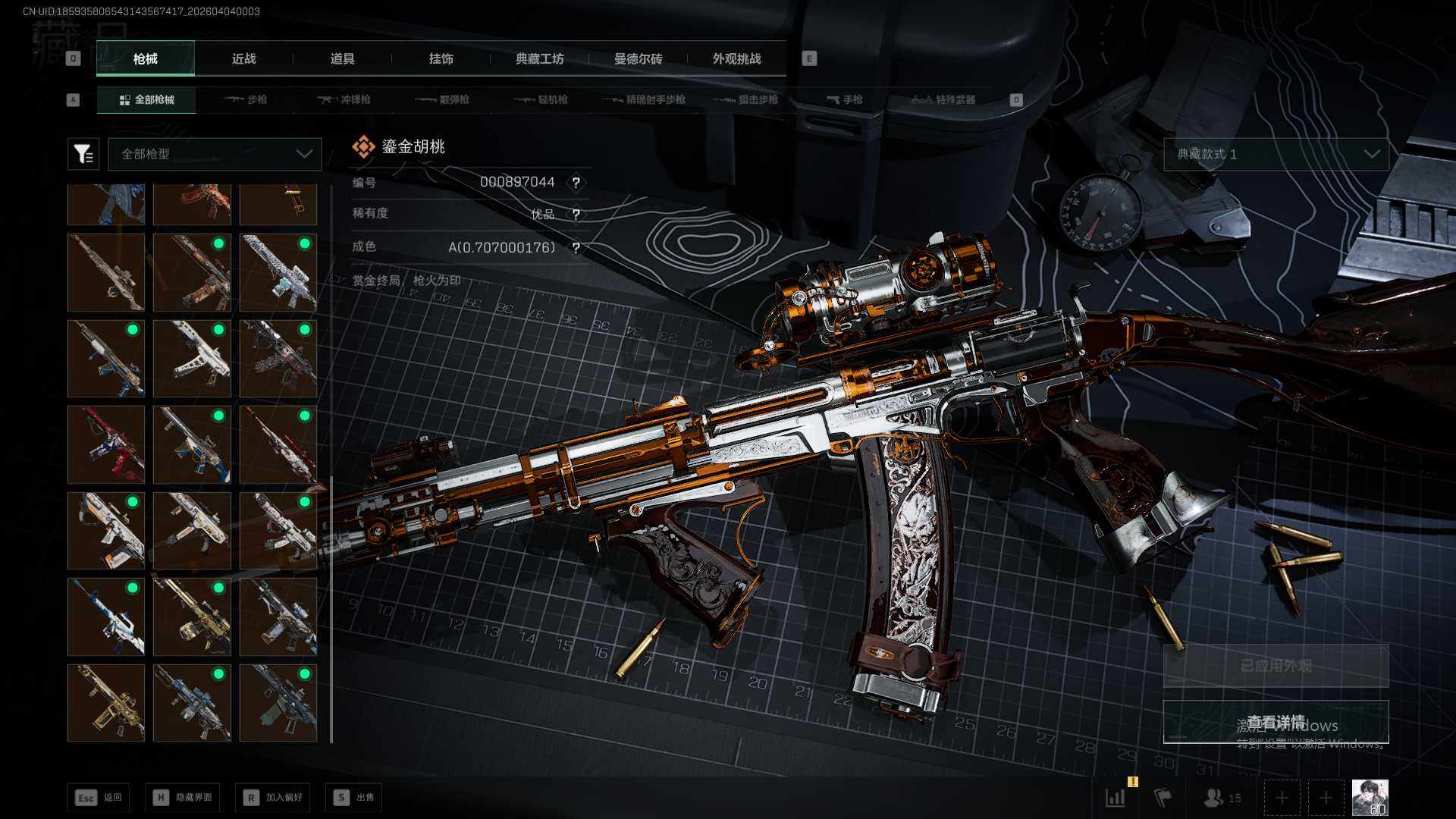The height and width of the screenshot is (819, 1456).
Task: Open the friends list icon showing 15
Action: (1222, 798)
